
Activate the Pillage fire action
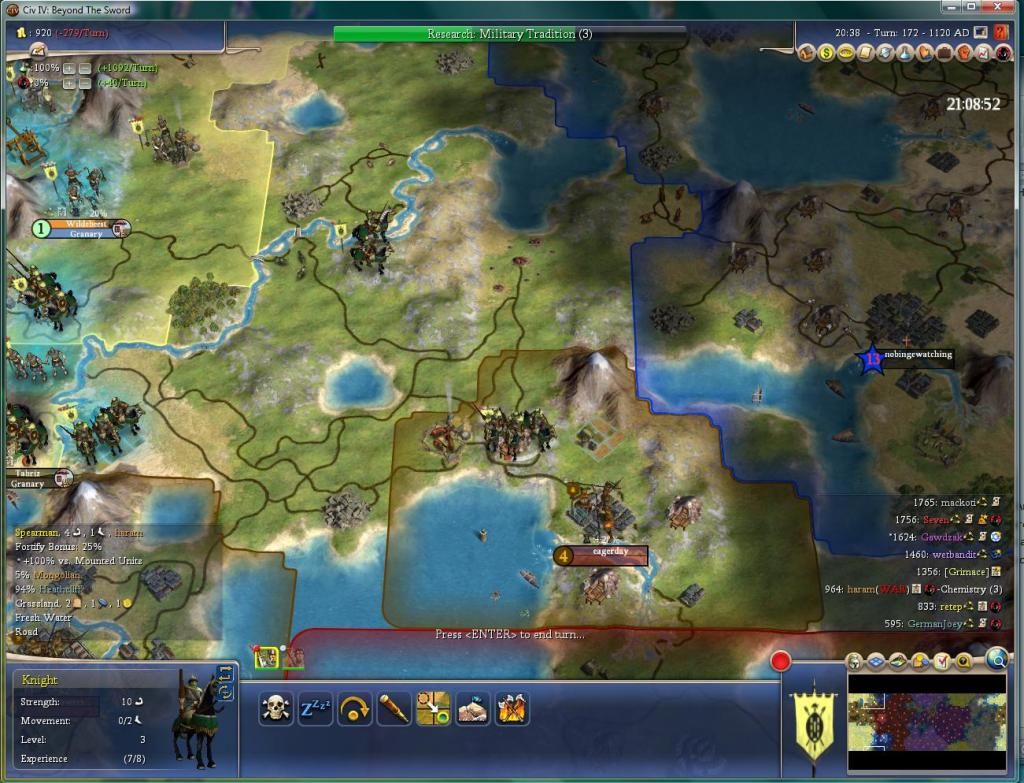[x=512, y=709]
